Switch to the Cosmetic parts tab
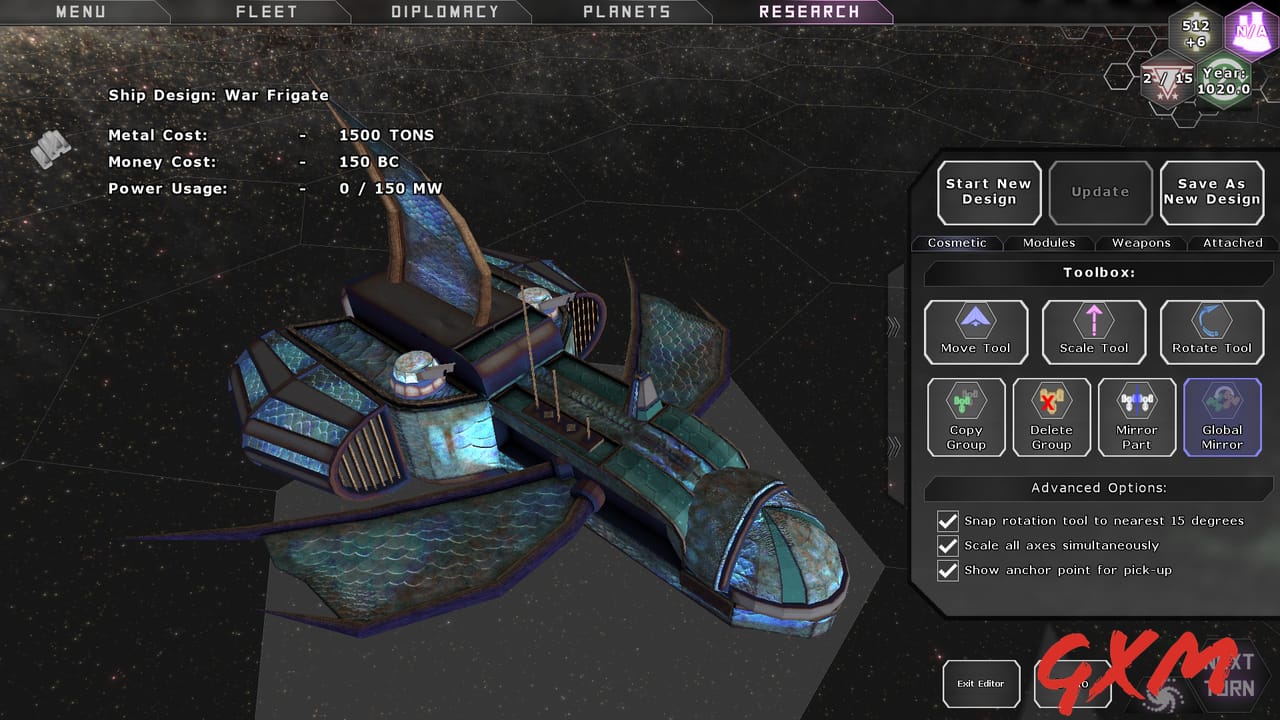 pyautogui.click(x=957, y=243)
